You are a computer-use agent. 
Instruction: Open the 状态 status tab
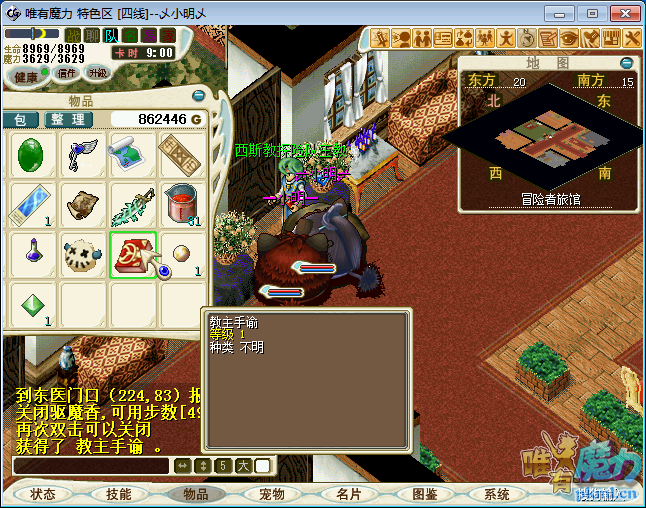(43, 494)
